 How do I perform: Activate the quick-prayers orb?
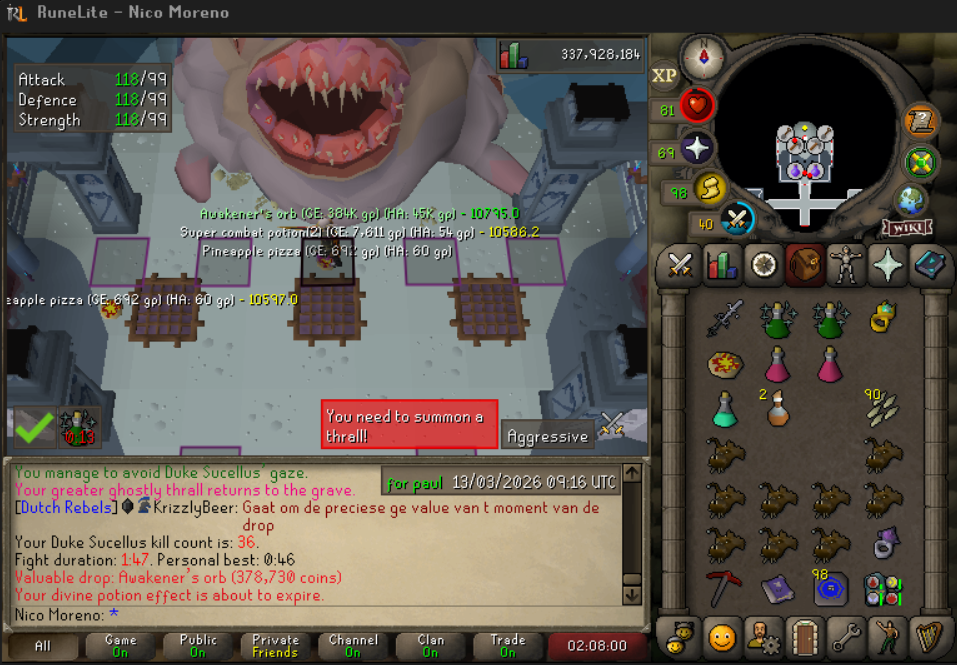point(696,150)
